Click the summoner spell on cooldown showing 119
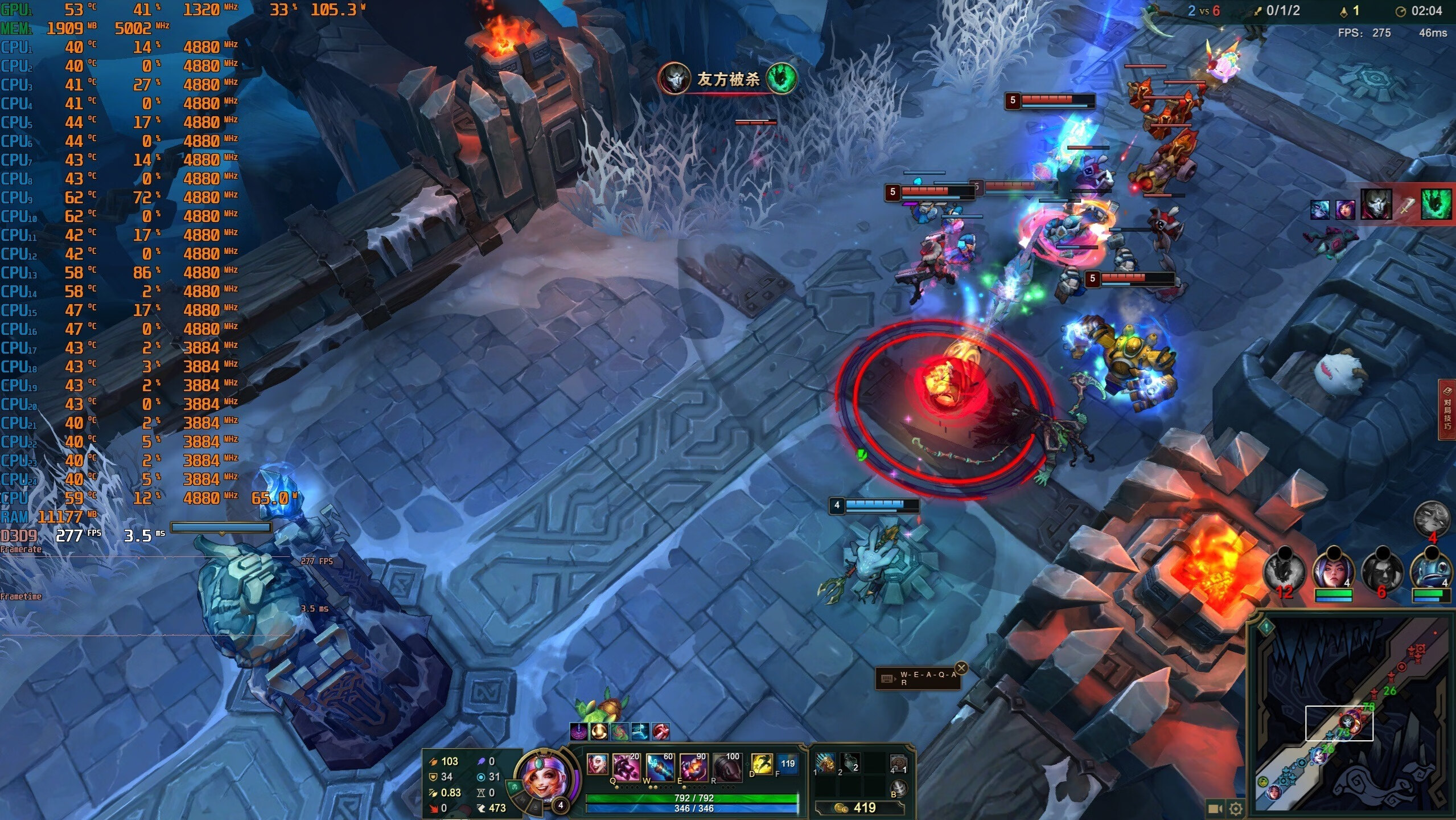The image size is (1456, 820). [x=788, y=764]
